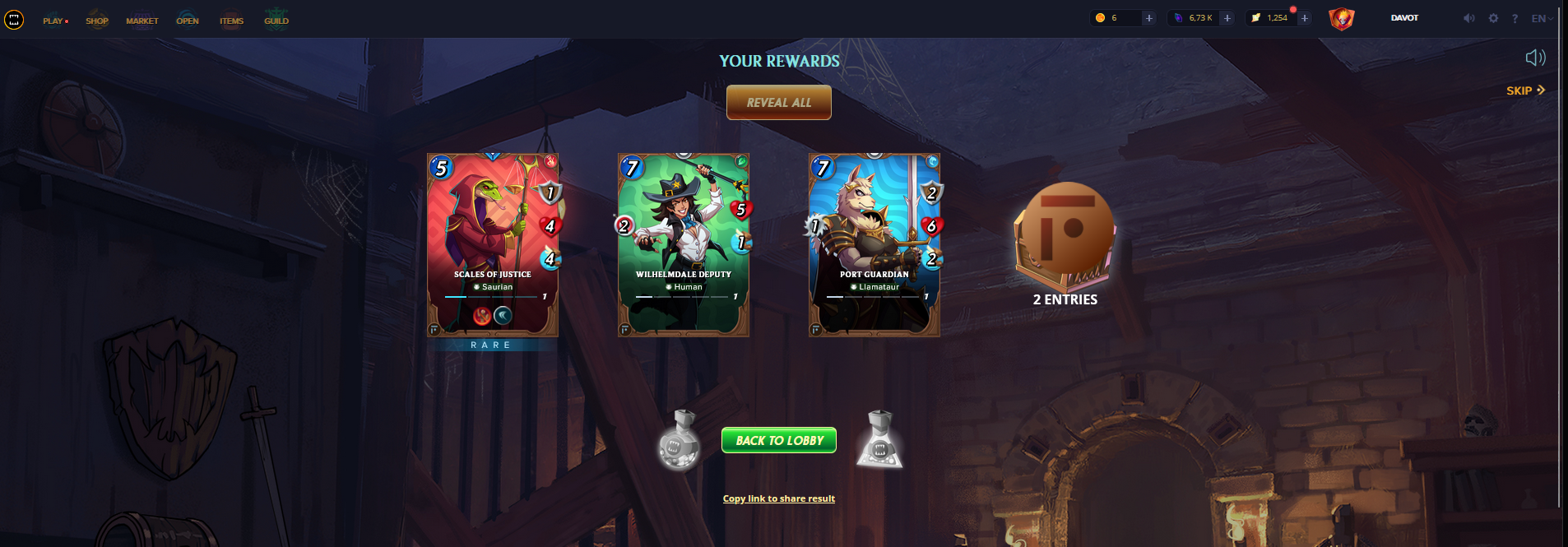Viewport: 1568px width, 547px height.
Task: Open the Shop page
Action: 97,21
